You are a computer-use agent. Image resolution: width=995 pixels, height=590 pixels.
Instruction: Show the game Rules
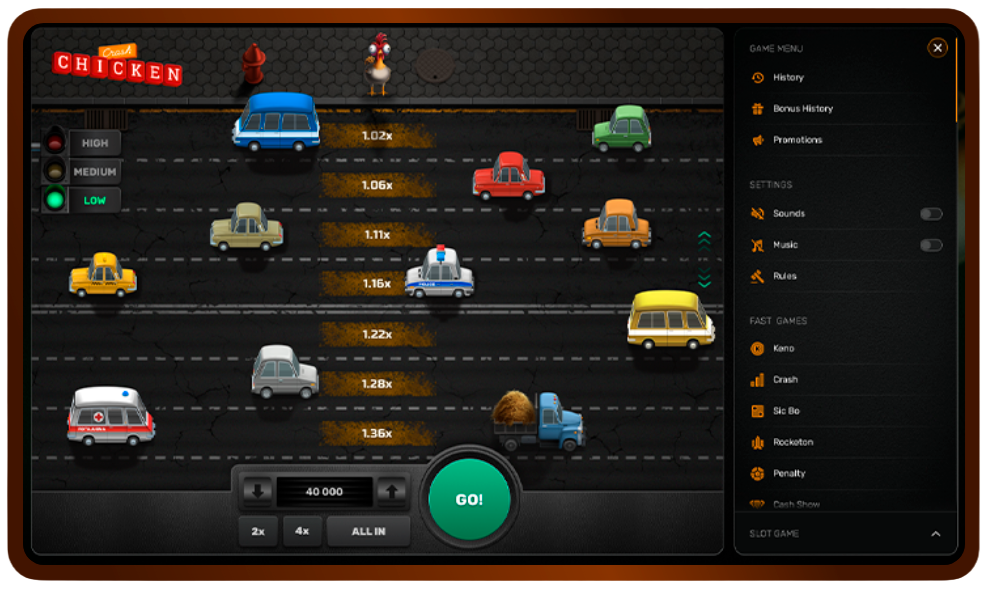coord(784,276)
